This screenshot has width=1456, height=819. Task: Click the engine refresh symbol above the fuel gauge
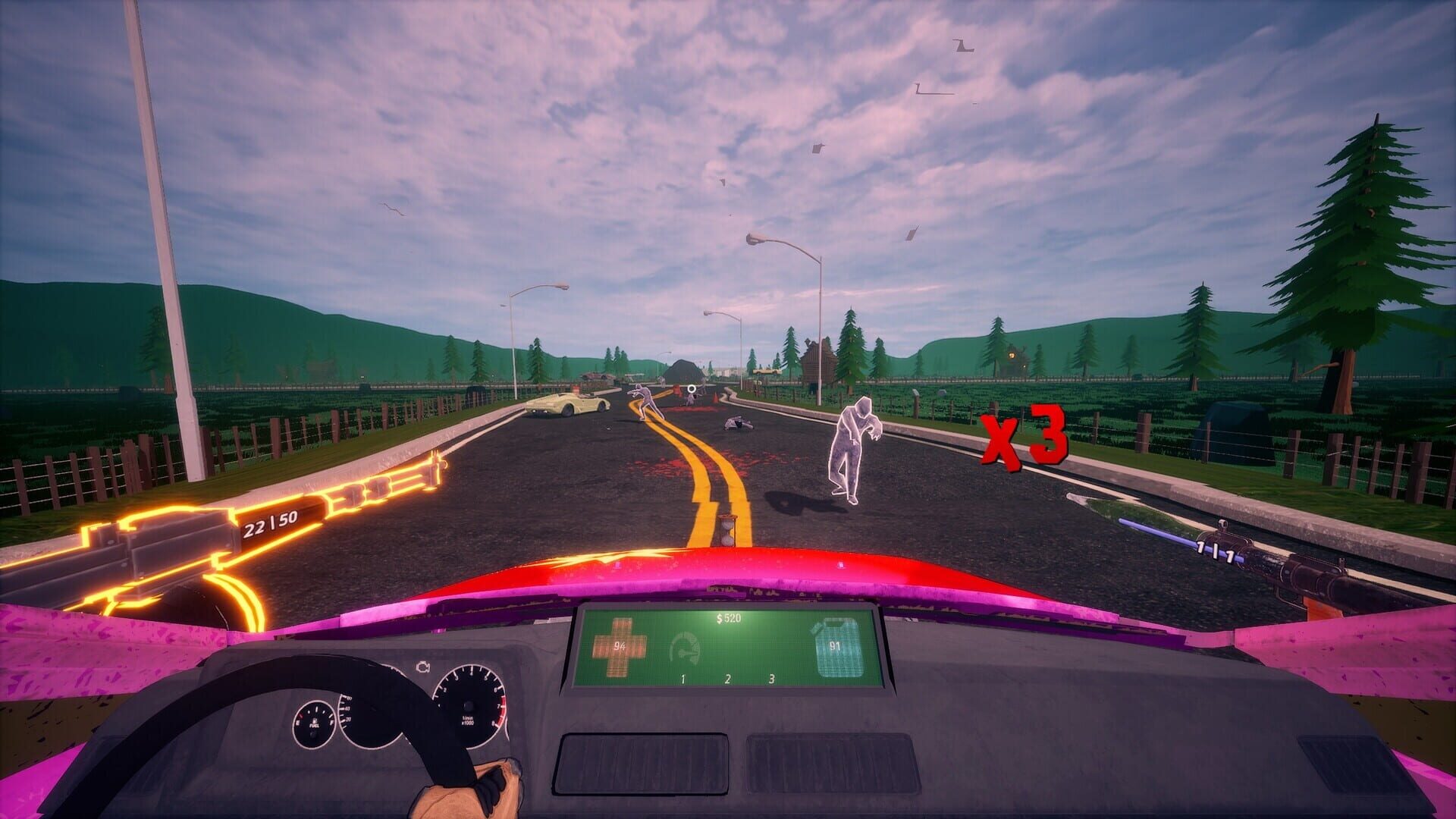(423, 667)
